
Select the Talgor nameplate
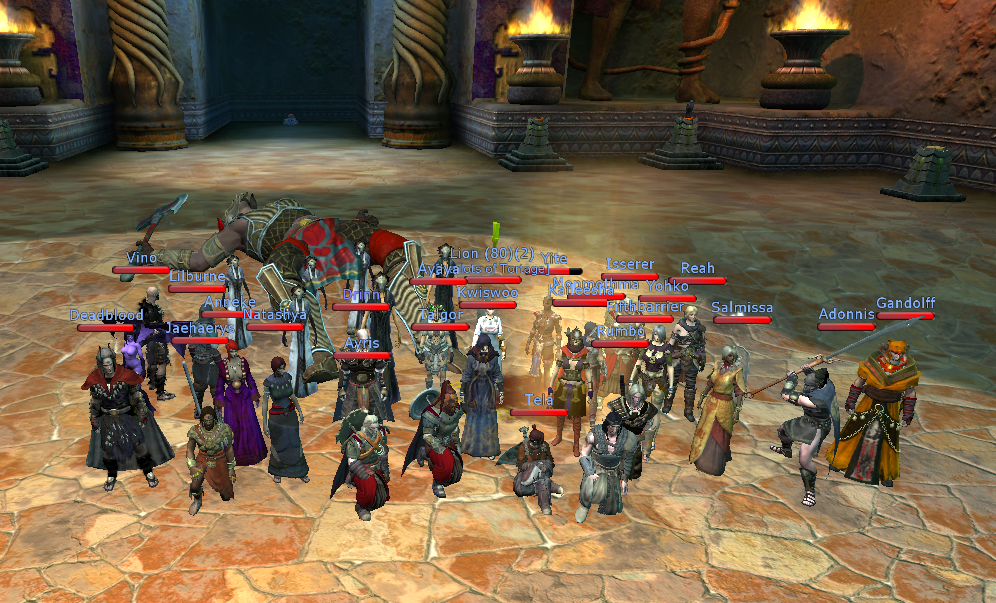pyautogui.click(x=440, y=315)
